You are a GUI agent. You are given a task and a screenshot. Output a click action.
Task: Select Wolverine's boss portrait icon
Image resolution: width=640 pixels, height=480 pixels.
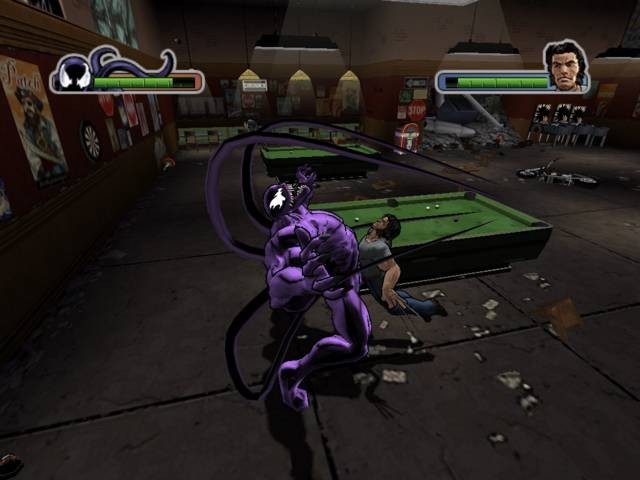[x=565, y=66]
